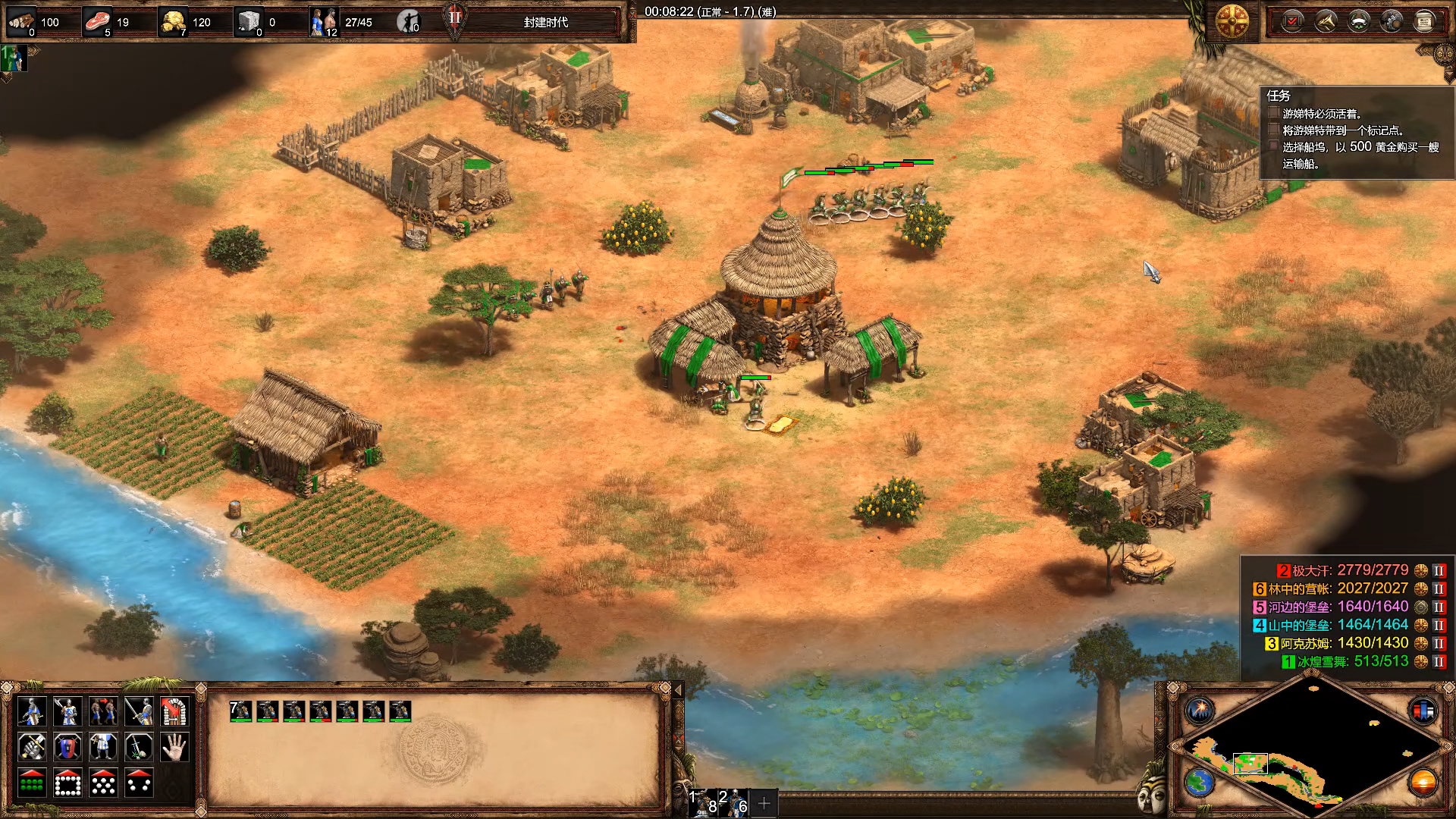The height and width of the screenshot is (819, 1456).
Task: Activate the aggressive stance sword-in-fist icon
Action: 32,748
